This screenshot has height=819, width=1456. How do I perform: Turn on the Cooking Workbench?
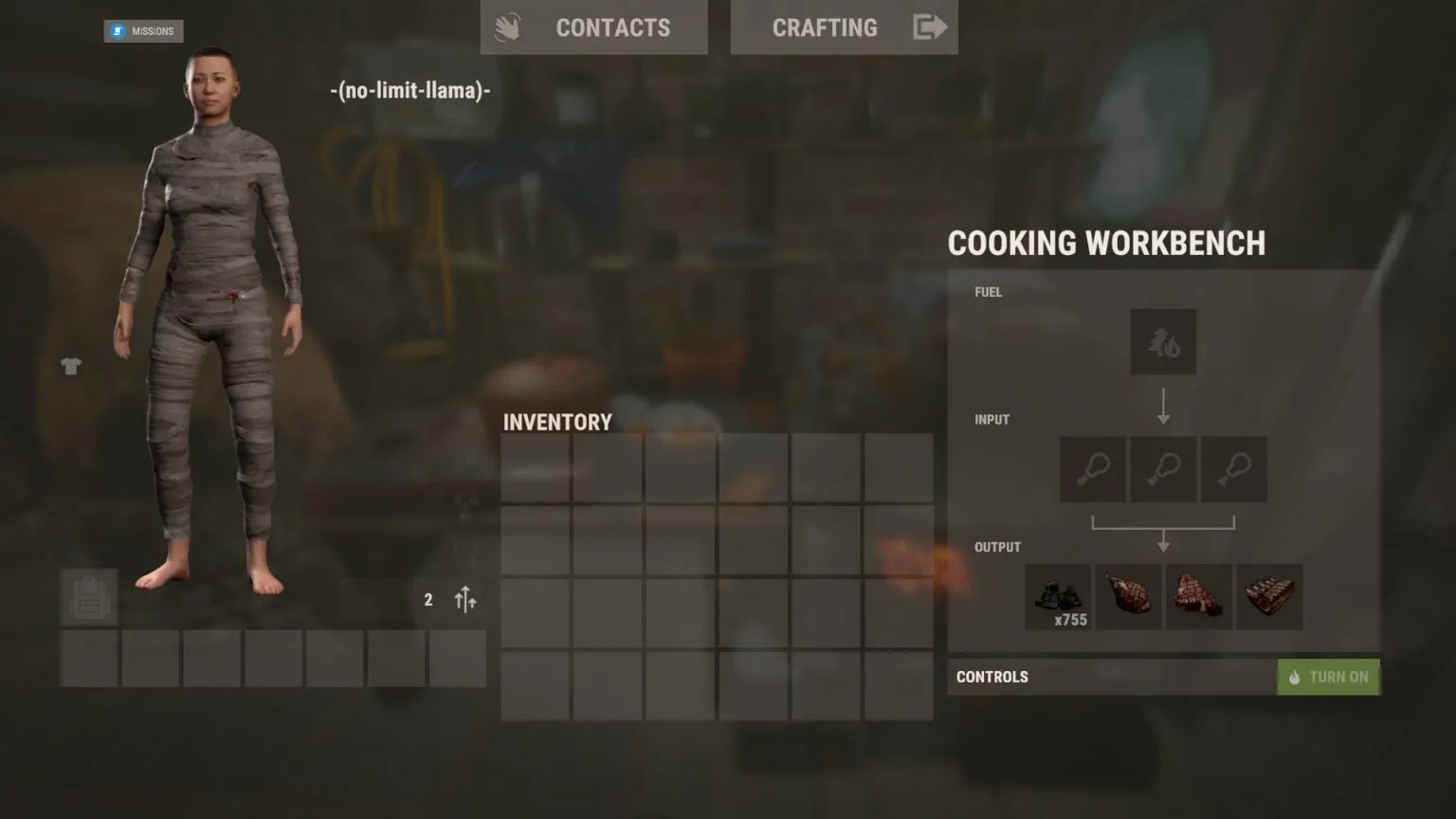pyautogui.click(x=1329, y=677)
